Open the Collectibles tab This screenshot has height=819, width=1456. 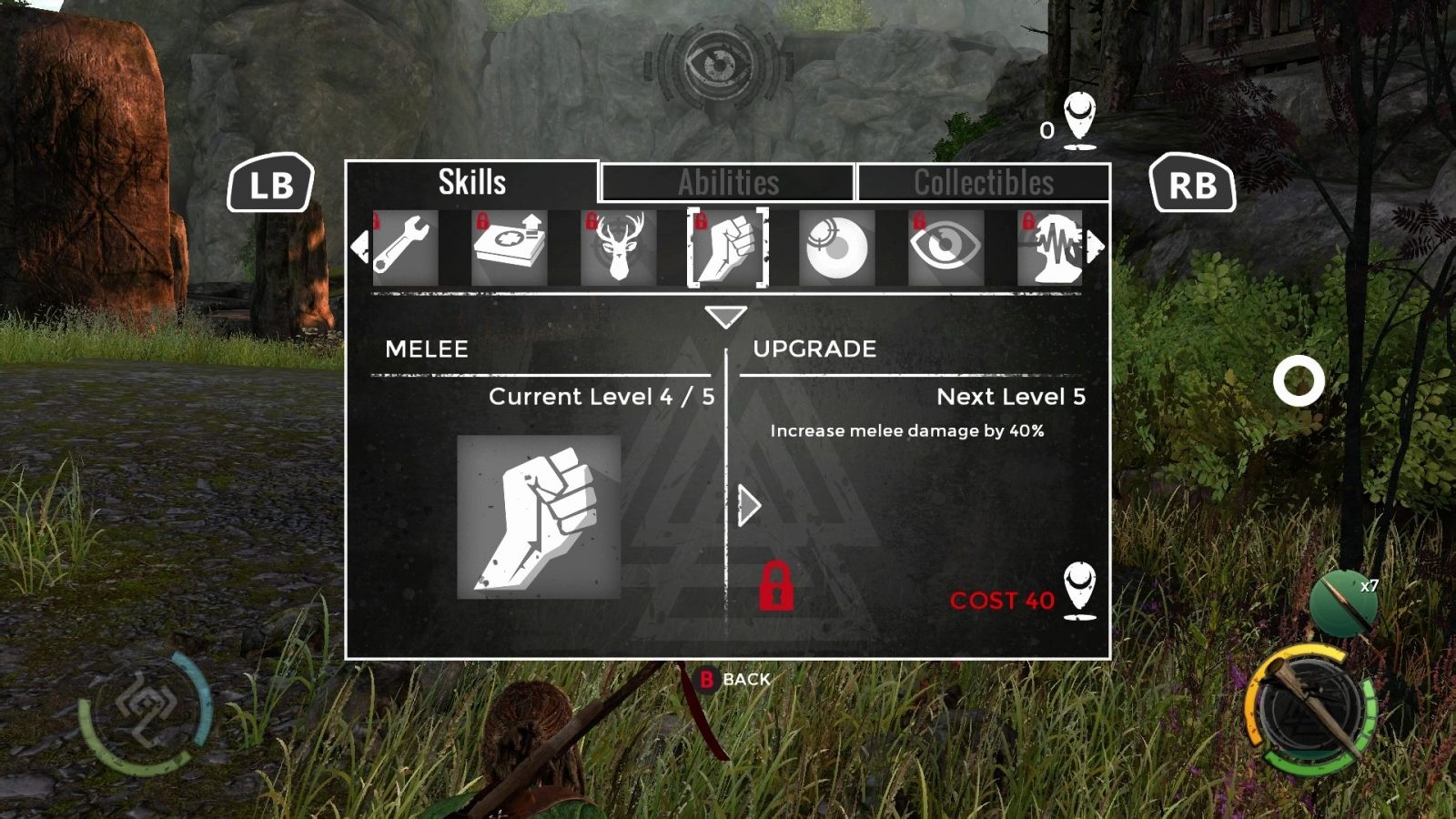[x=984, y=183]
